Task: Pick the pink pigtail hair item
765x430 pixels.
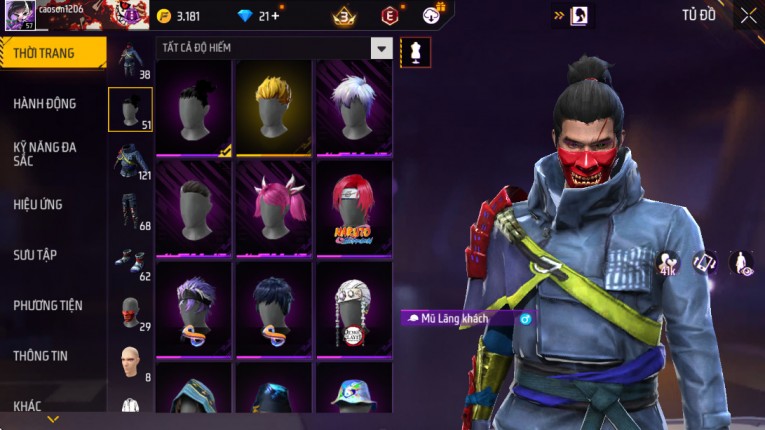Action: click(x=273, y=208)
